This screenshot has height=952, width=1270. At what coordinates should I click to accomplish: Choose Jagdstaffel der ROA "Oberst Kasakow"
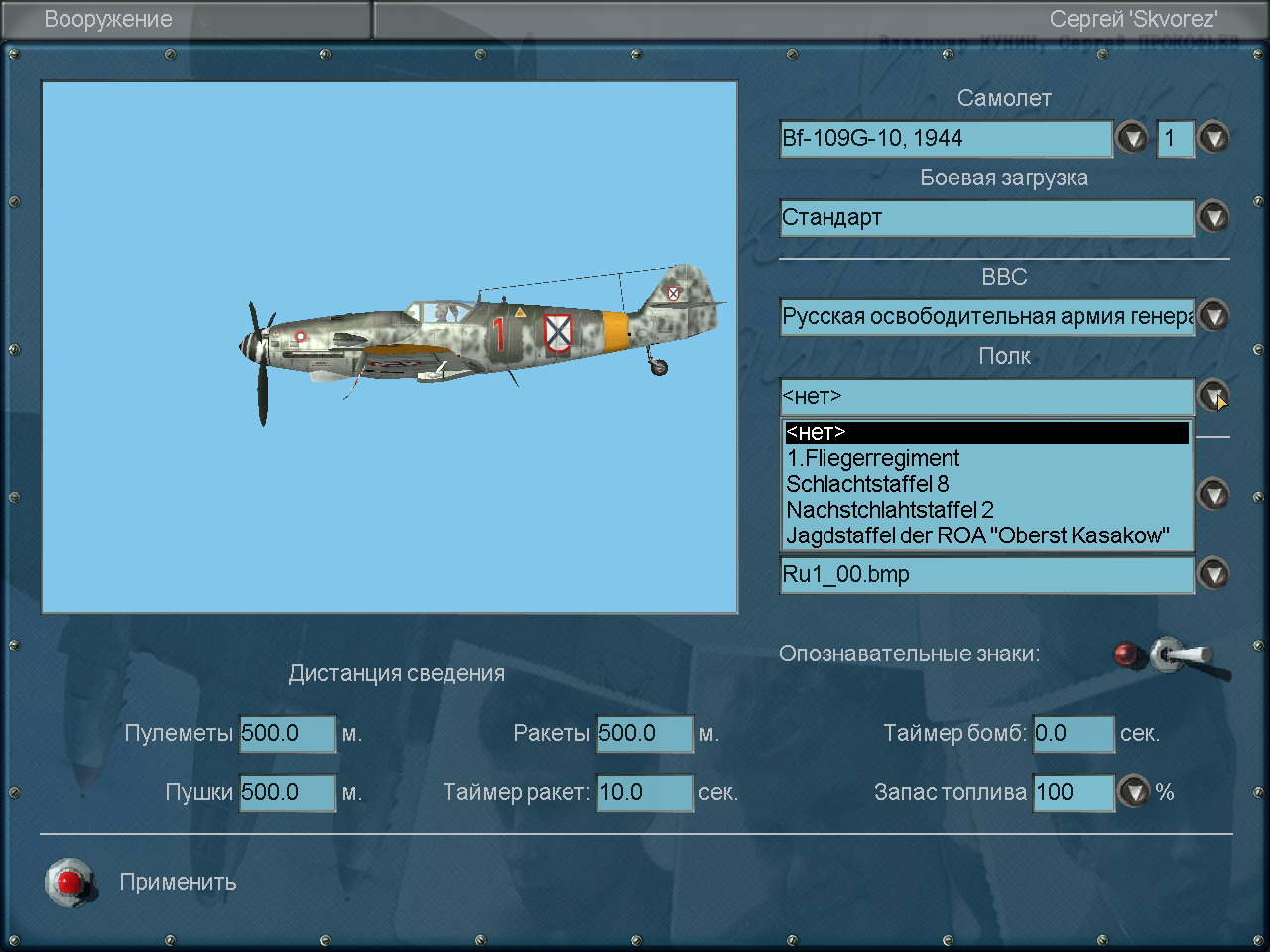coord(977,536)
